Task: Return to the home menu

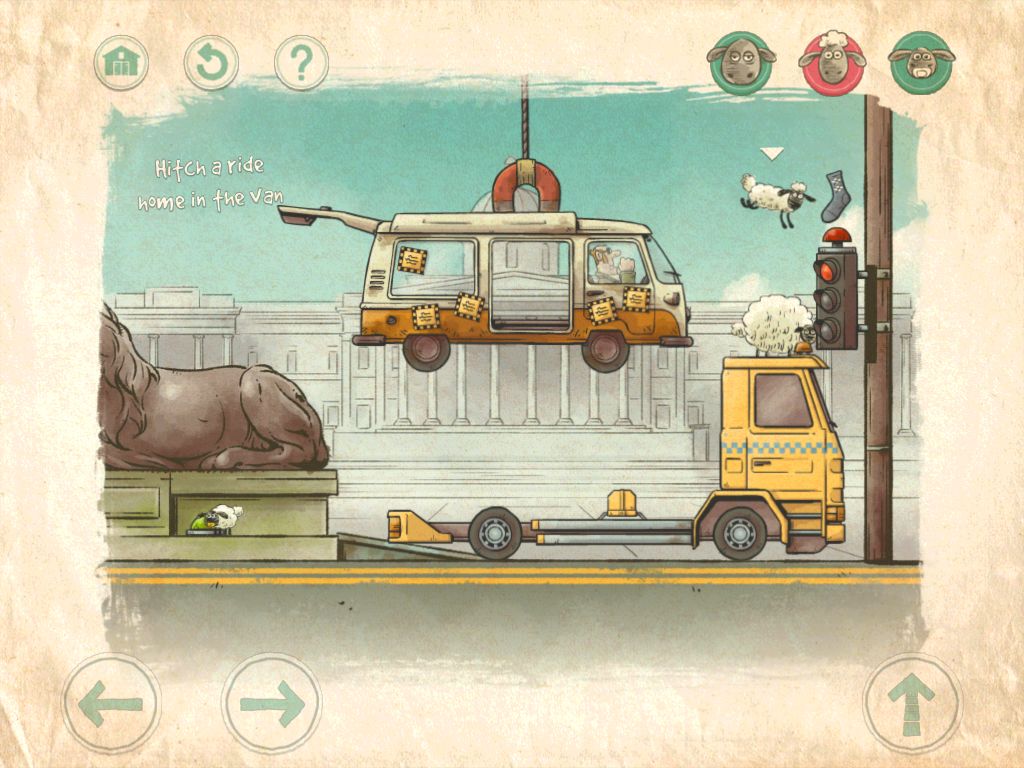Action: coord(122,63)
